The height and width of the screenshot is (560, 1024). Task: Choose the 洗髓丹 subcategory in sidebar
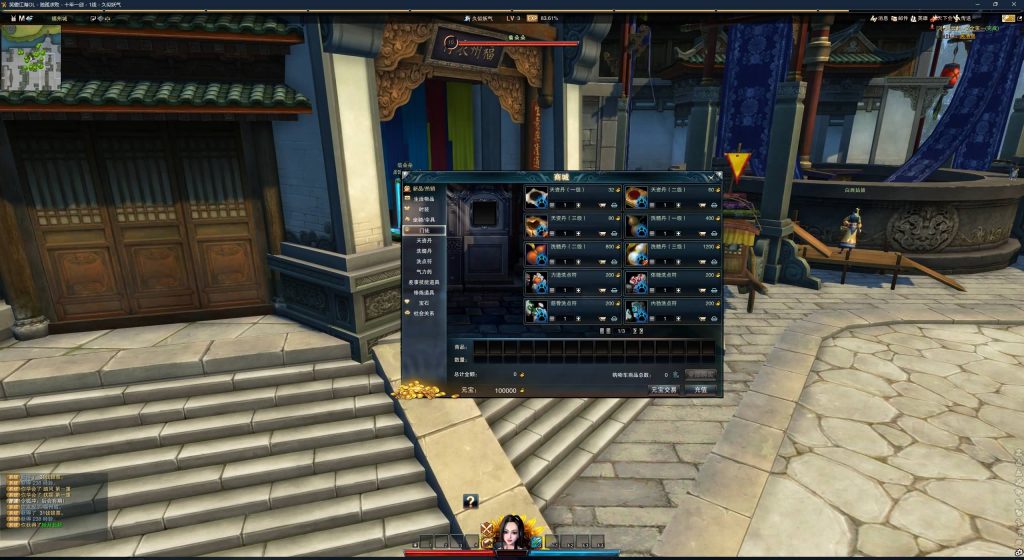[424, 251]
